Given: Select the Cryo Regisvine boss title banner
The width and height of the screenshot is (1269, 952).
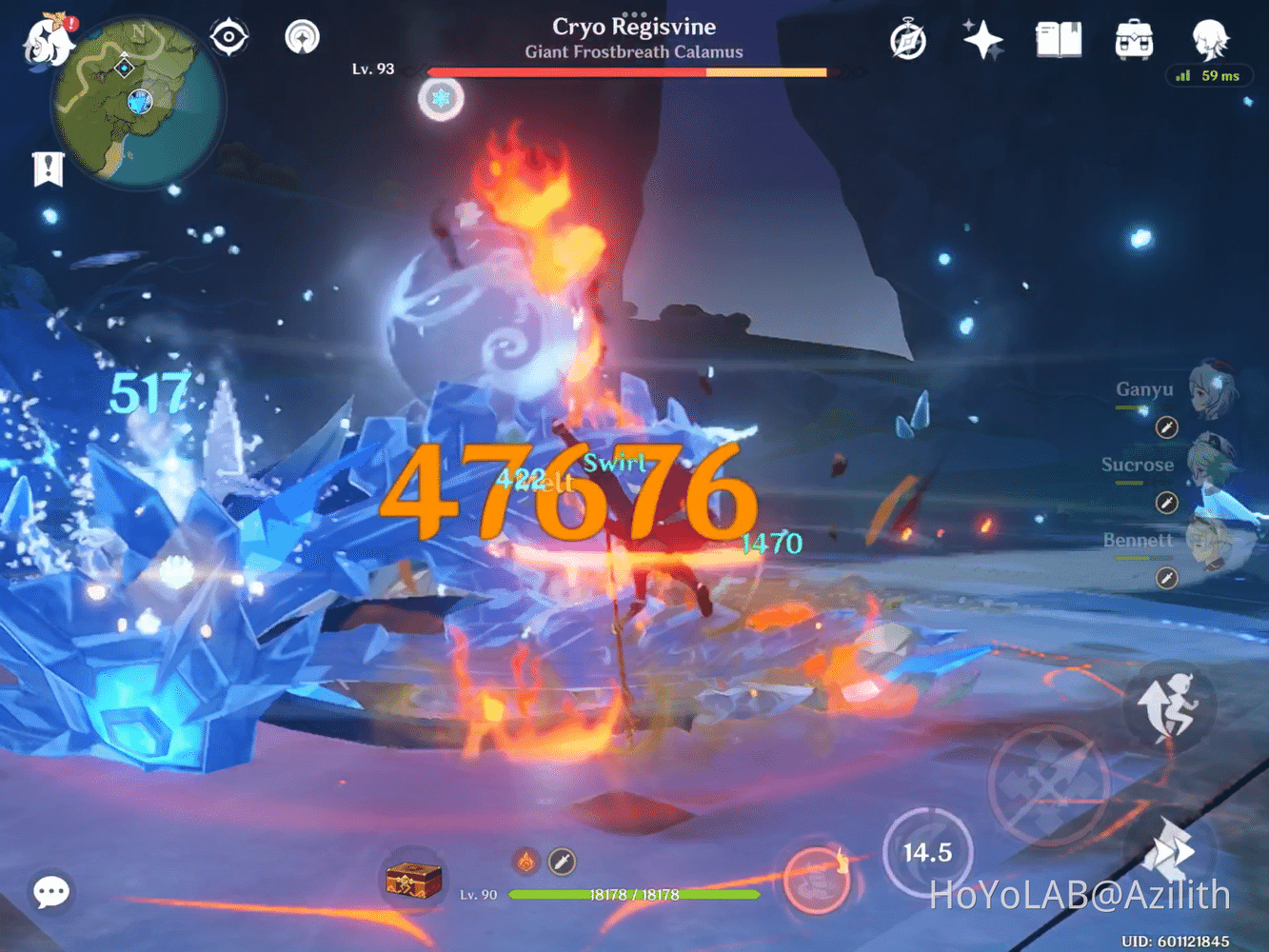Looking at the screenshot, I should point(633,27).
